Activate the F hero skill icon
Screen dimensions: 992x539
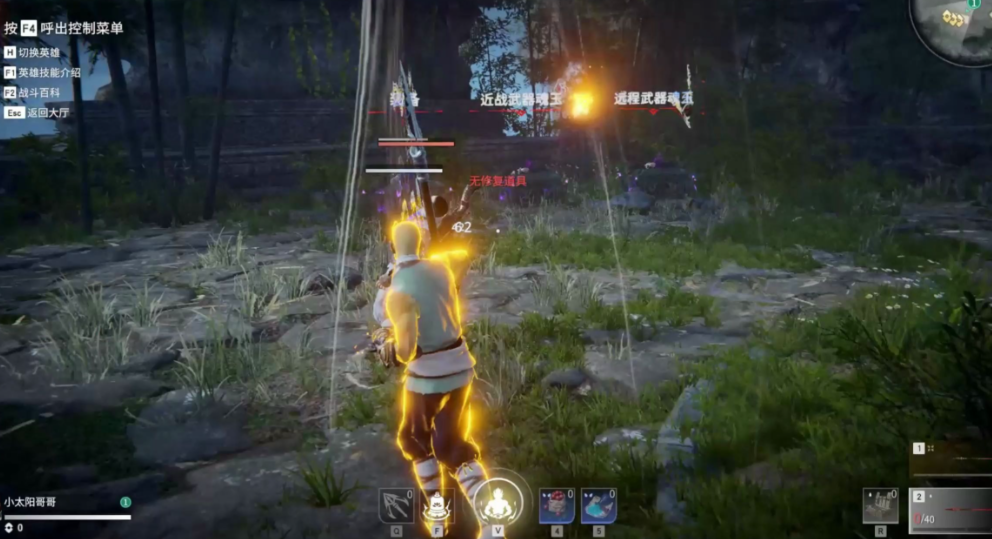click(x=437, y=505)
